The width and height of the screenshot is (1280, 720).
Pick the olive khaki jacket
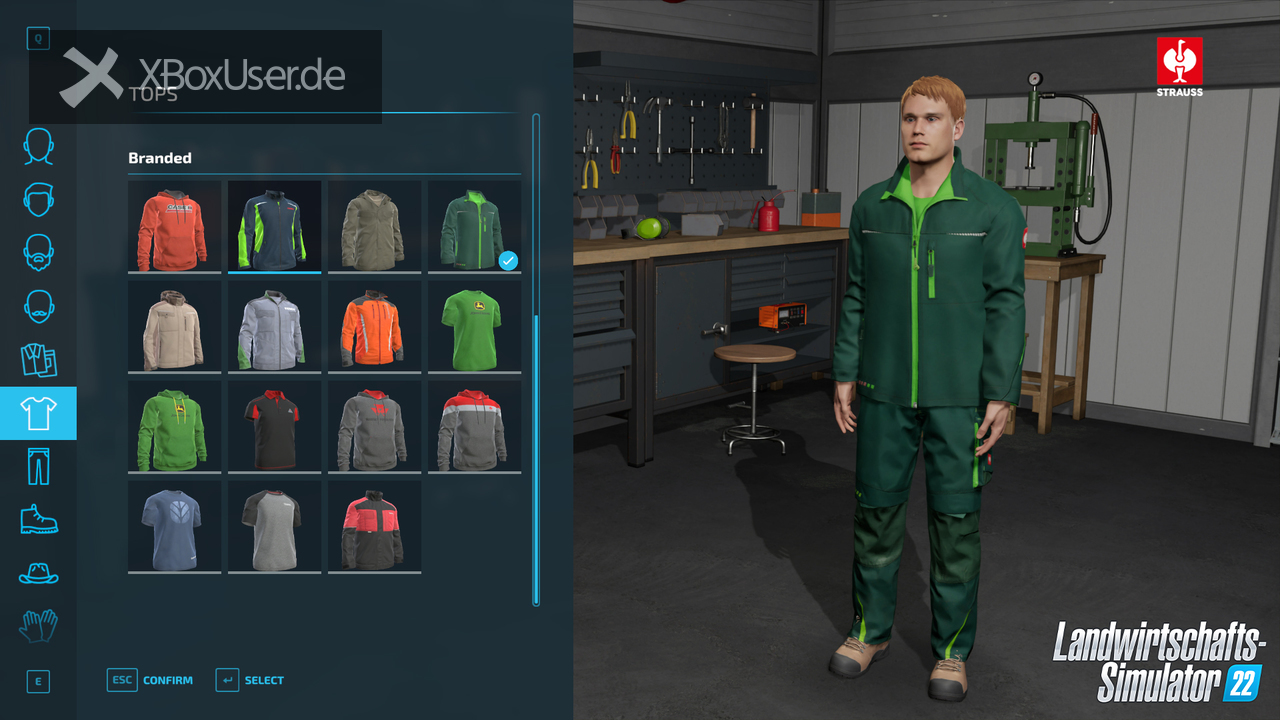click(x=374, y=226)
